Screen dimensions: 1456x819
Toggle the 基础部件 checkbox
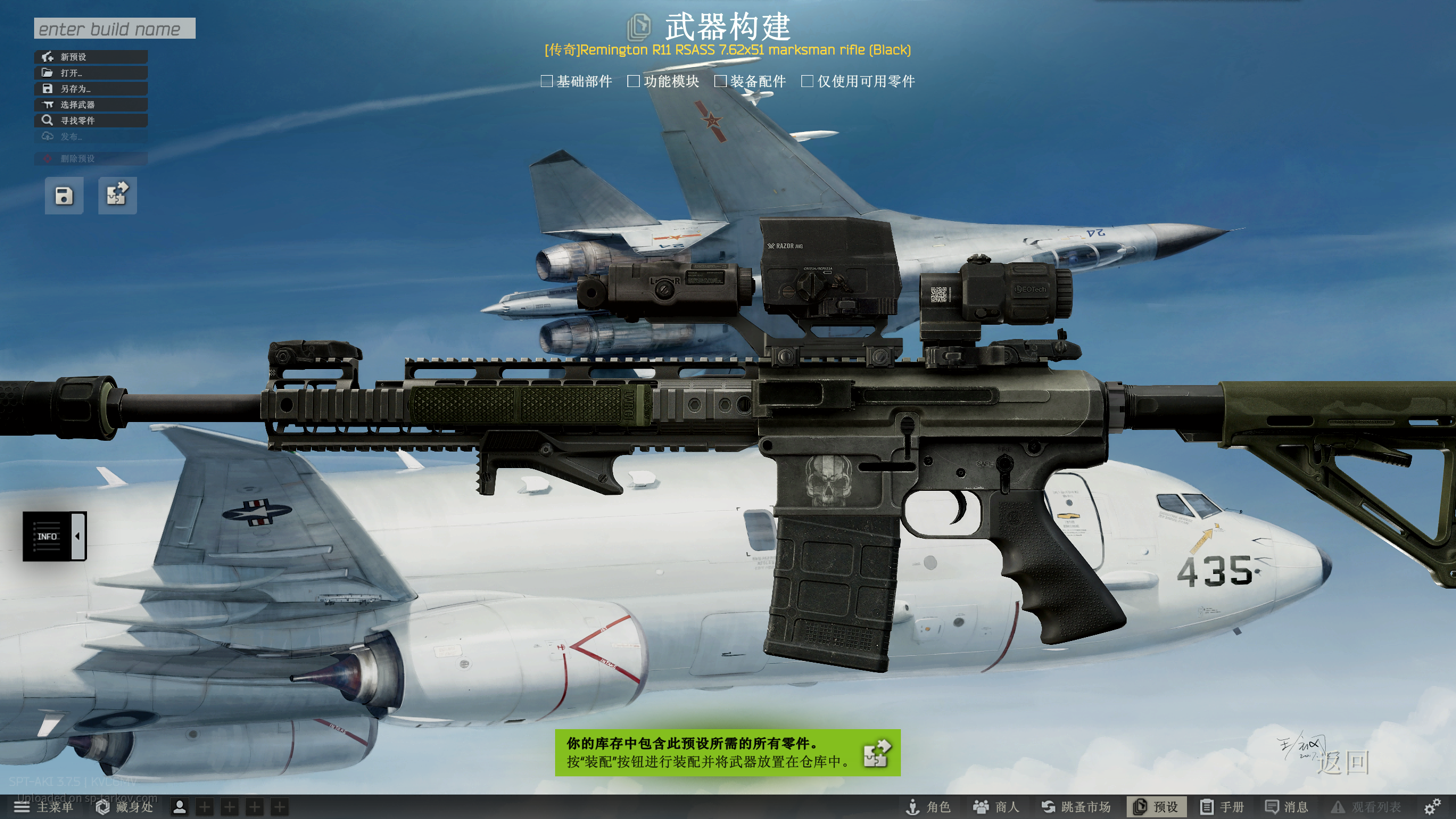pyautogui.click(x=547, y=81)
